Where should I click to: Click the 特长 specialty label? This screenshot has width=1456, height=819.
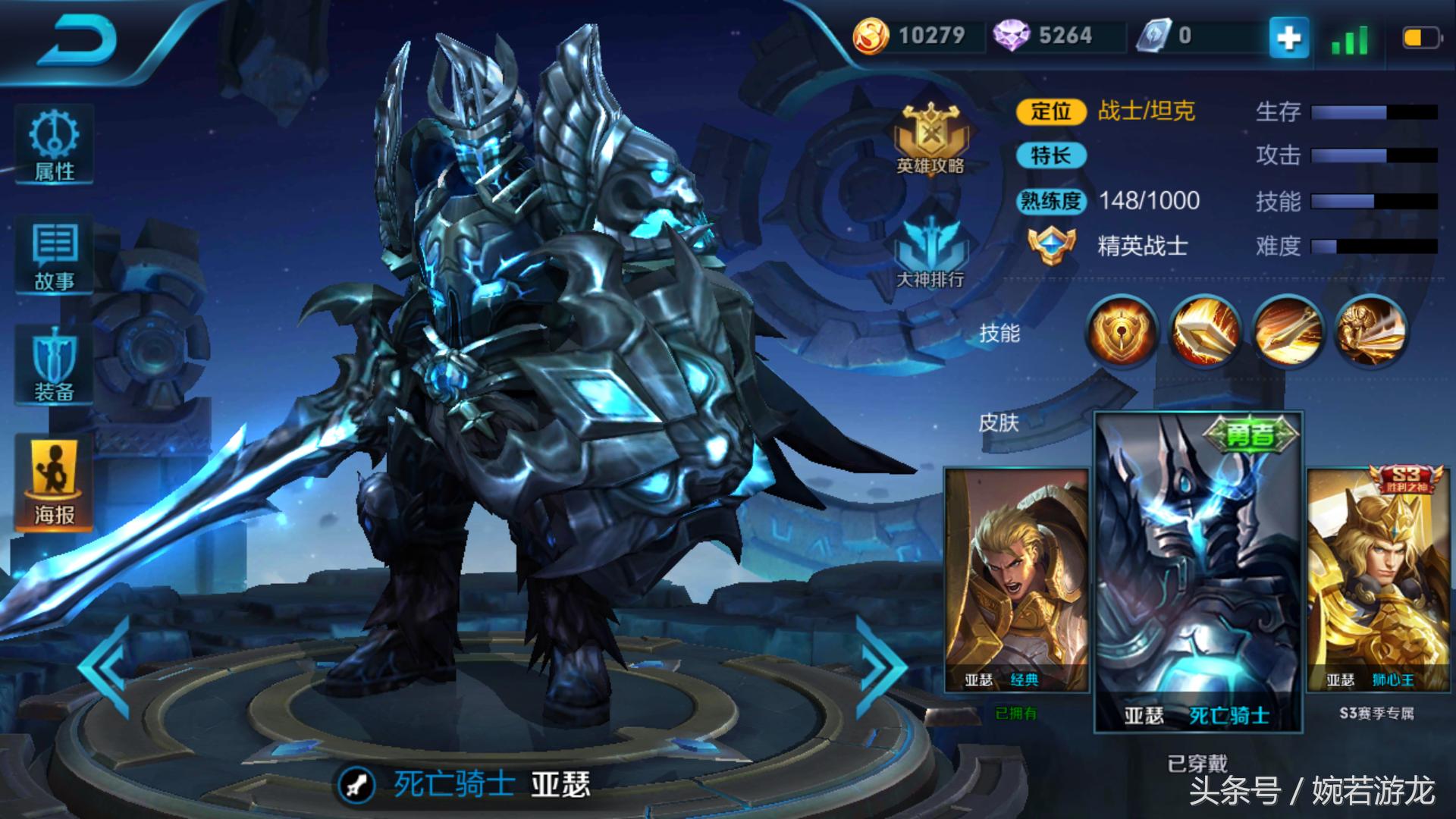(1051, 156)
